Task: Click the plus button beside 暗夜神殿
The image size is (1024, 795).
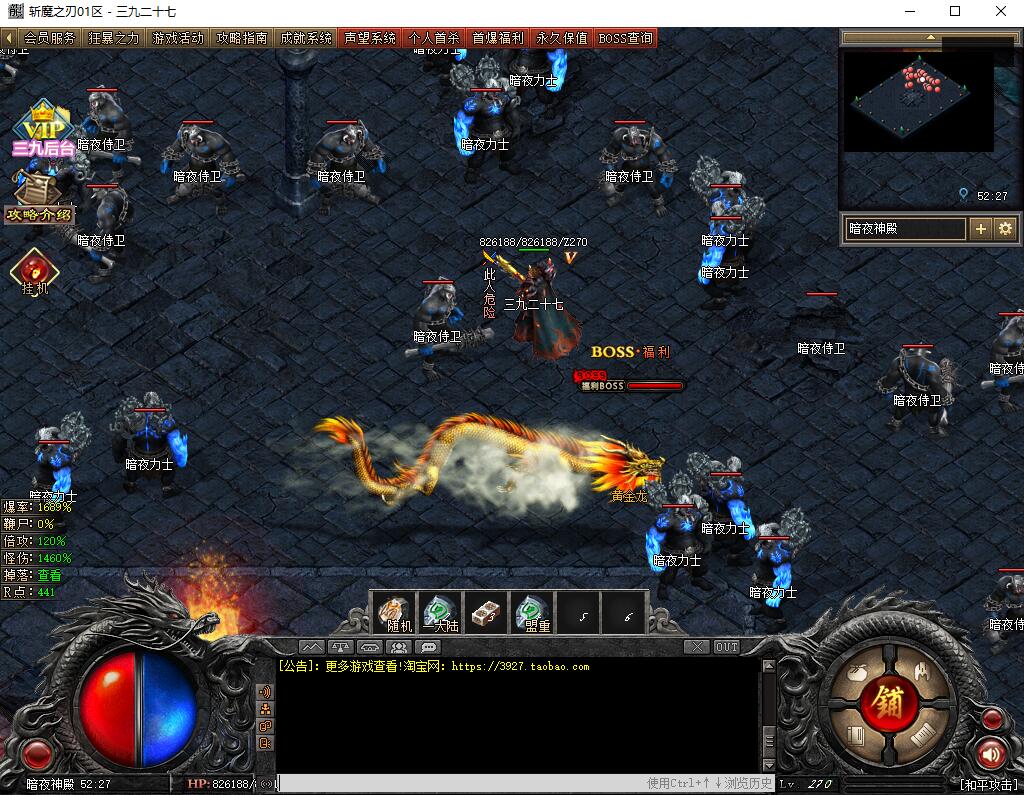Action: click(x=981, y=229)
